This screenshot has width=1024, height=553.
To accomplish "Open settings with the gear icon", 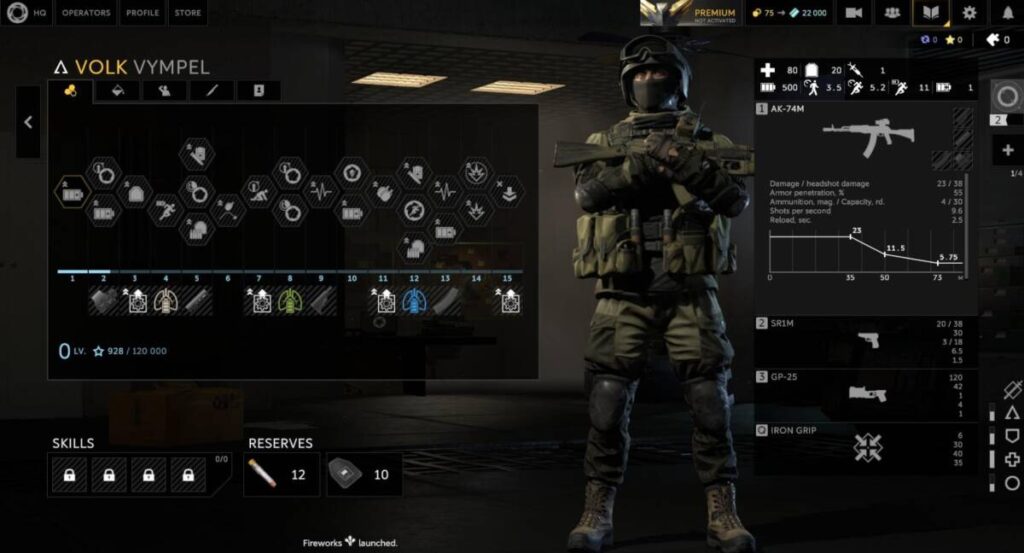I will (969, 13).
